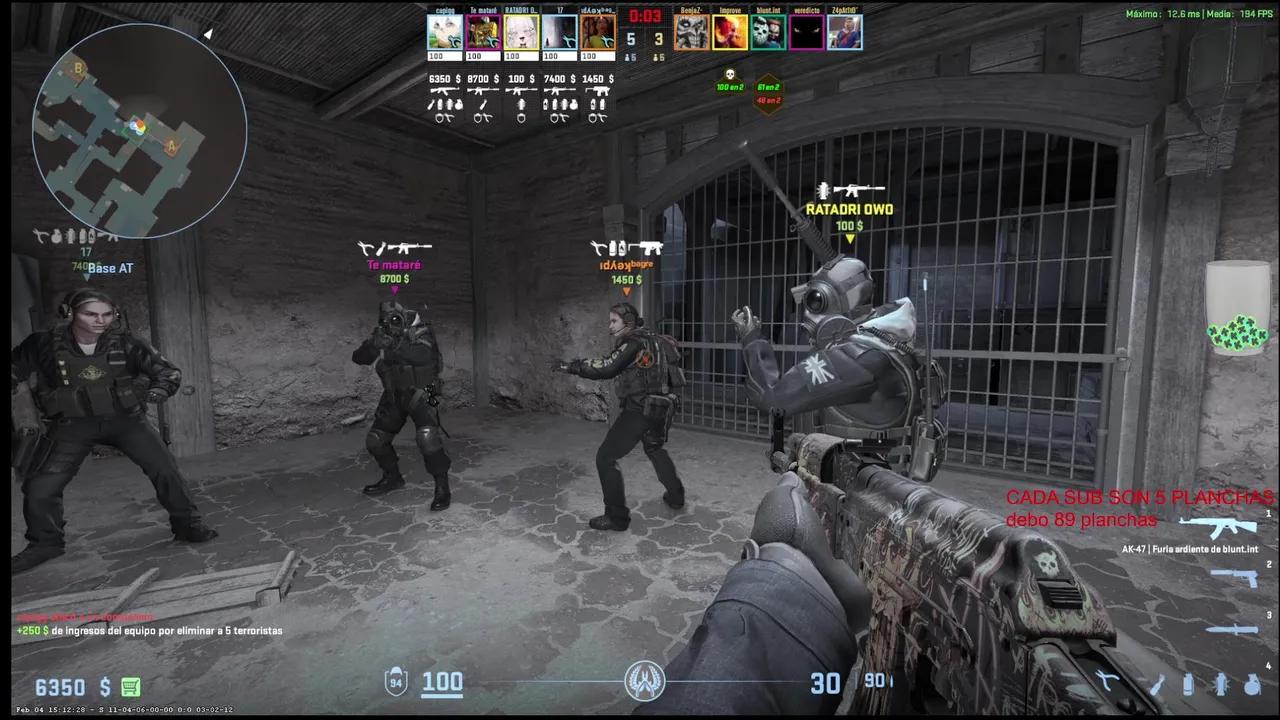
Task: Select the "RATADRI O.." teammate avatar
Action: [521, 32]
